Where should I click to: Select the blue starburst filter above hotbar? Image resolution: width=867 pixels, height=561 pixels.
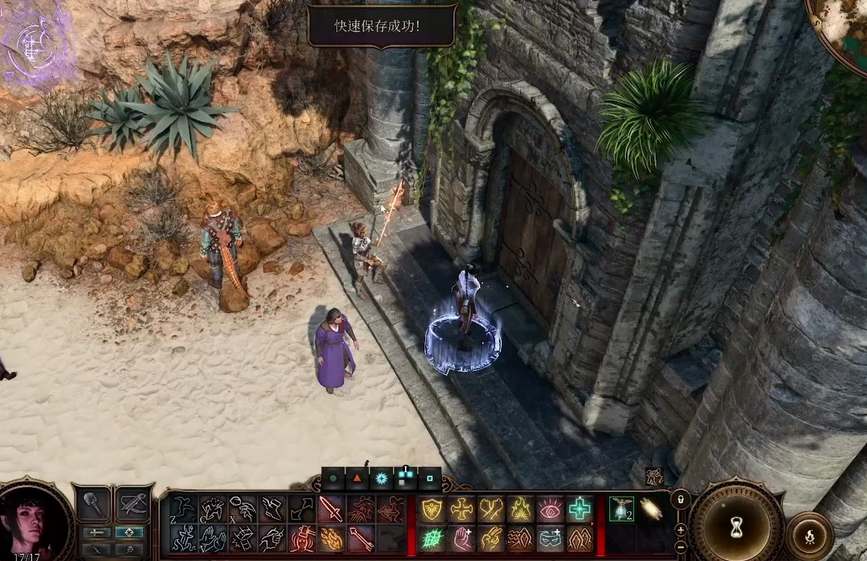click(x=381, y=478)
